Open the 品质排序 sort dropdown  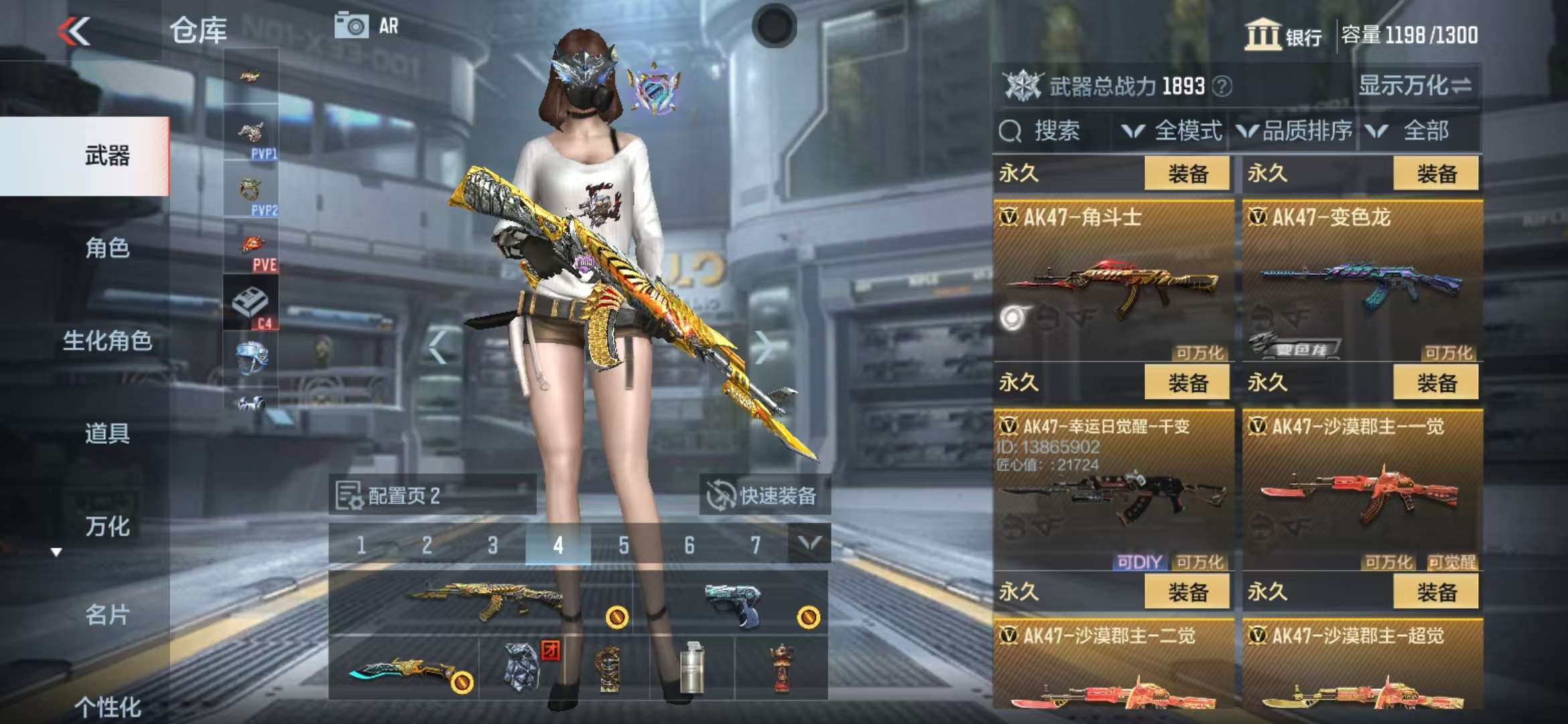point(1295,131)
